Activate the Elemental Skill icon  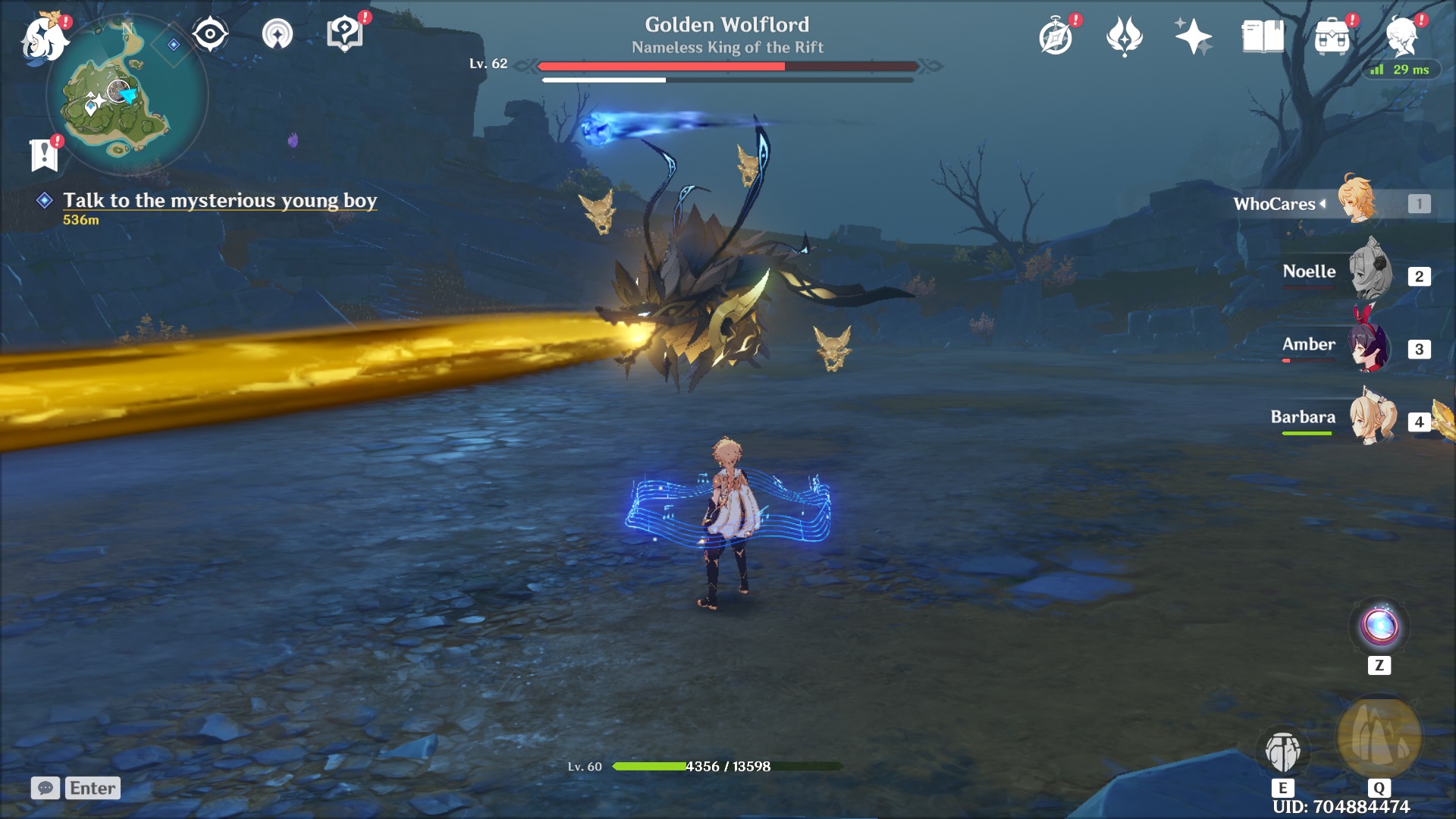click(1282, 751)
